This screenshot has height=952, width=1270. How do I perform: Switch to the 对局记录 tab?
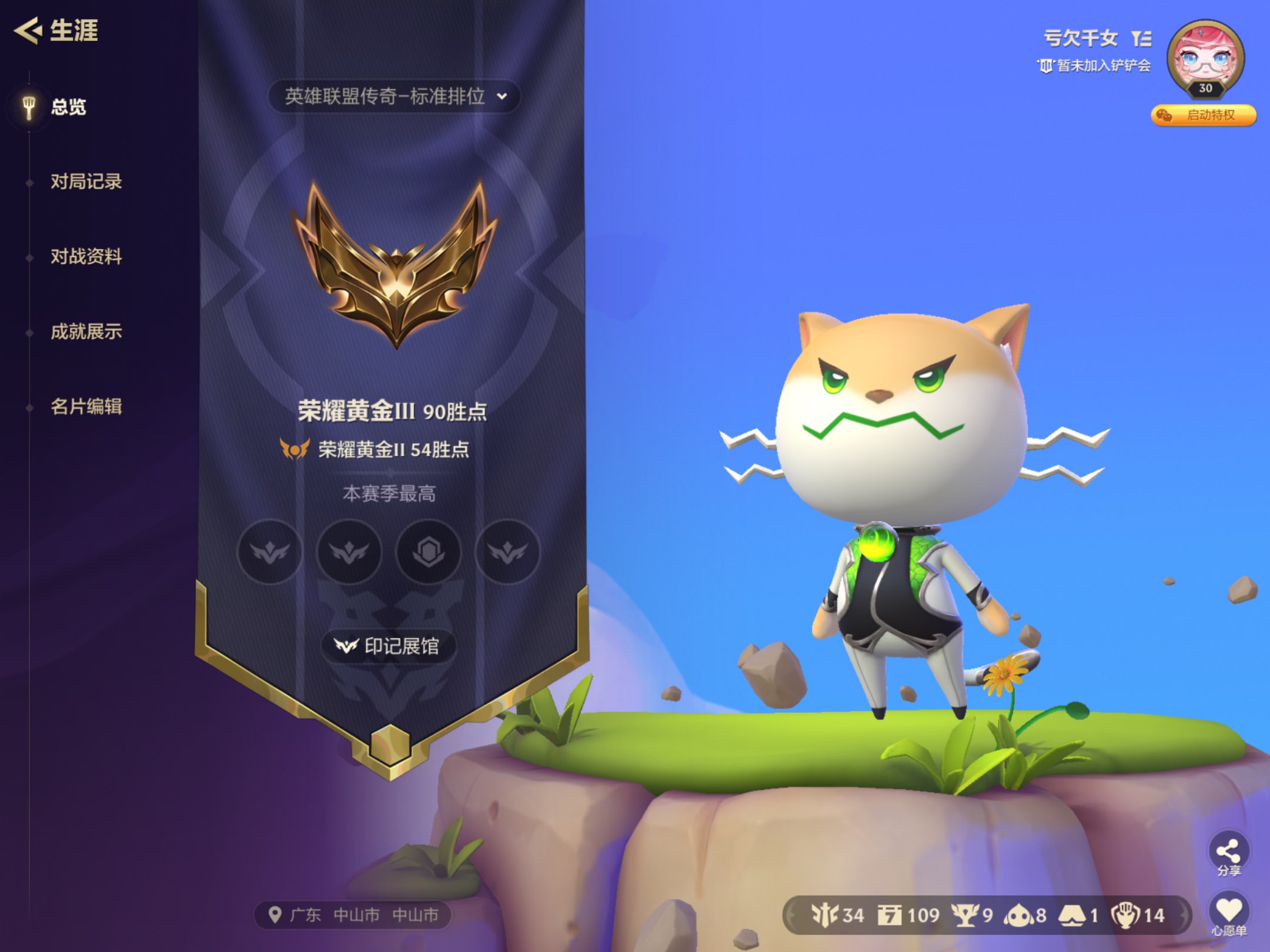point(86,183)
